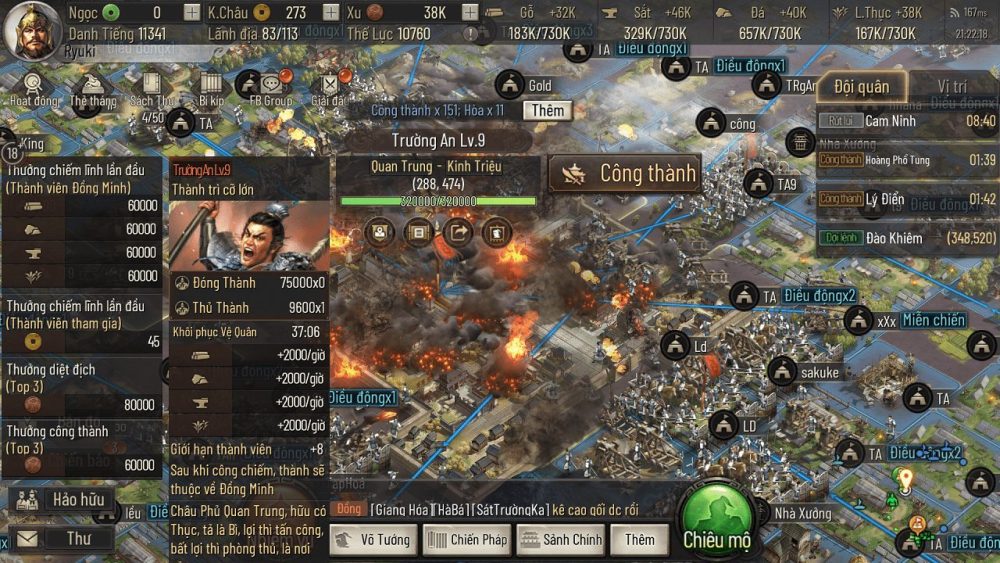Click the Thêm button beside siege counts
This screenshot has height=563, width=1000.
click(548, 110)
